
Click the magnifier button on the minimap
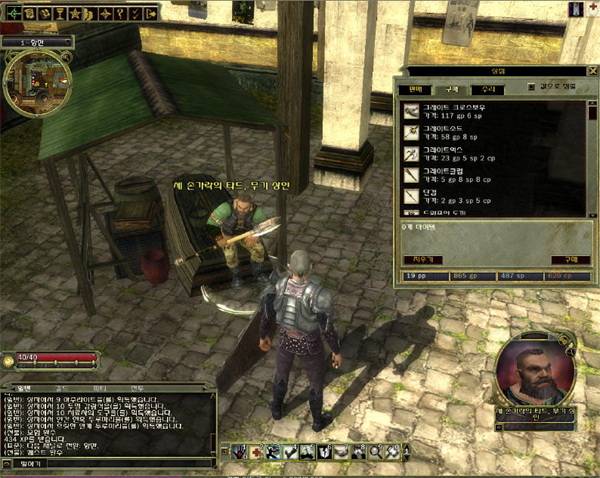click(66, 56)
